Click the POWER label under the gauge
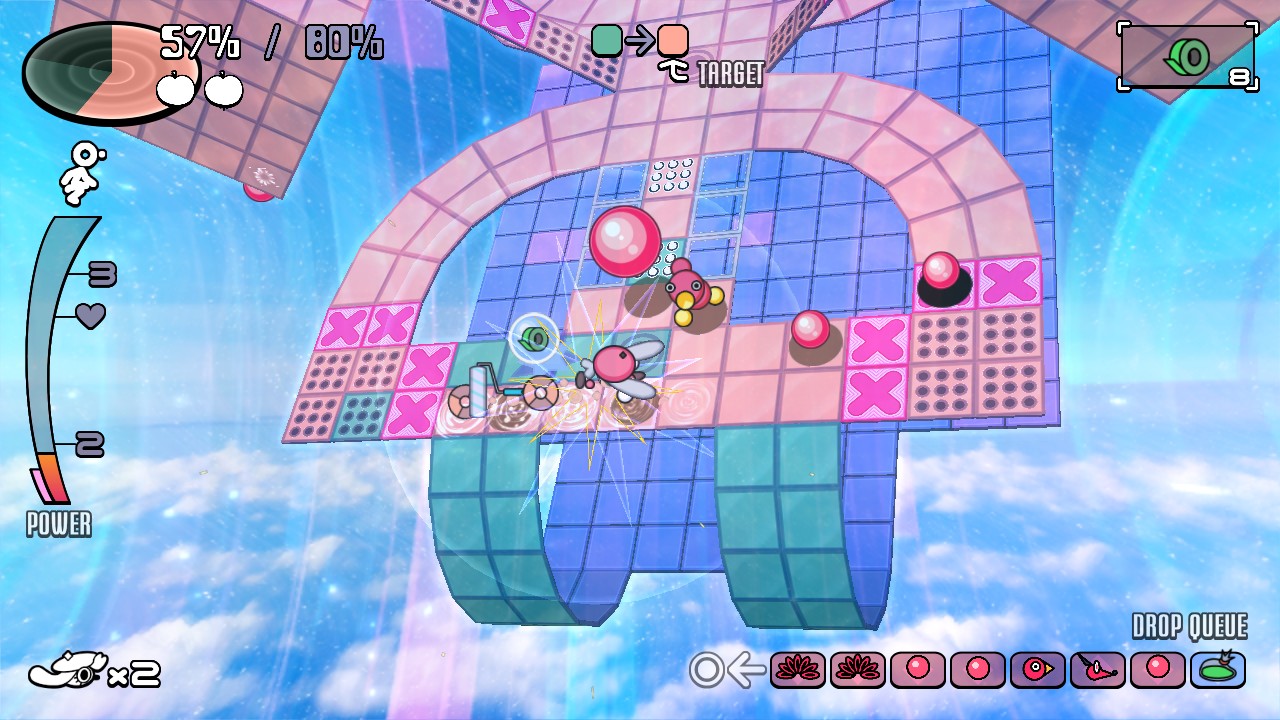This screenshot has height=720, width=1280. point(58,525)
